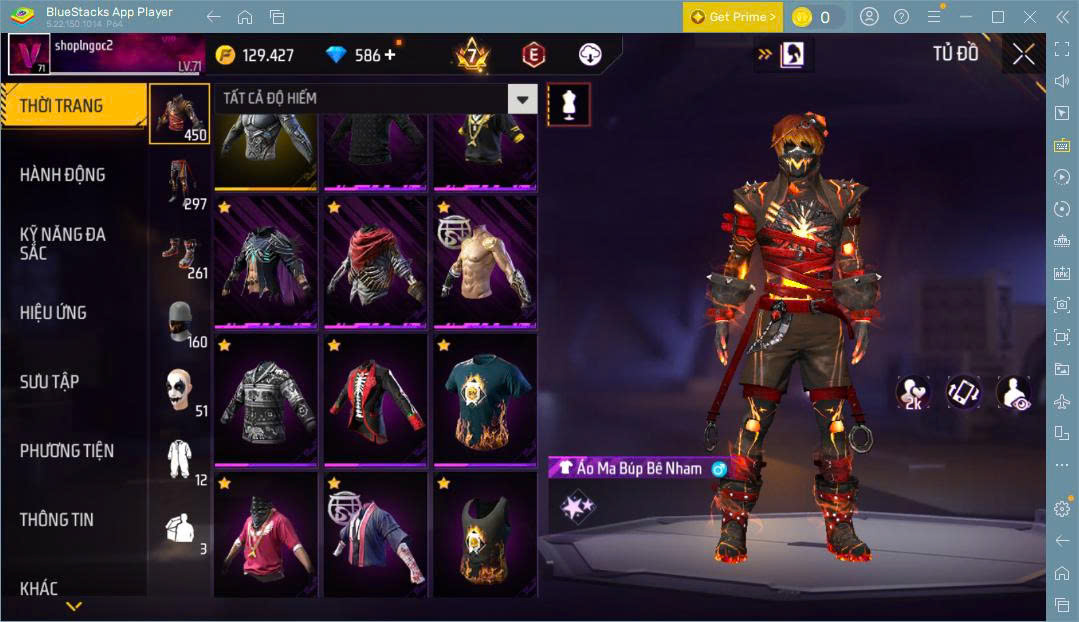The height and width of the screenshot is (622, 1079).
Task: Close the Tủ Đồ wardrobe screen
Action: tap(1023, 54)
